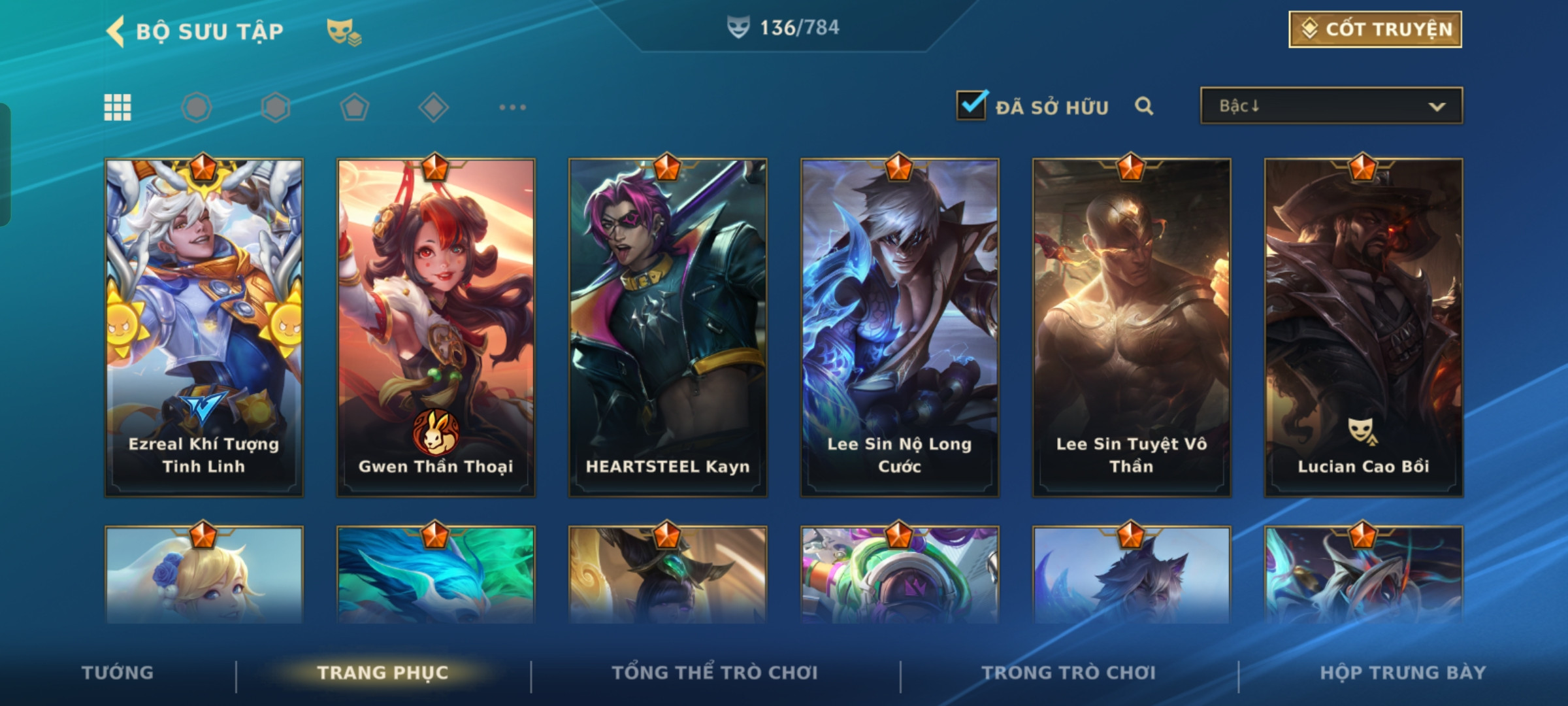Screen dimensions: 1568x706
Task: Switch to the Tướng tab
Action: [x=118, y=673]
